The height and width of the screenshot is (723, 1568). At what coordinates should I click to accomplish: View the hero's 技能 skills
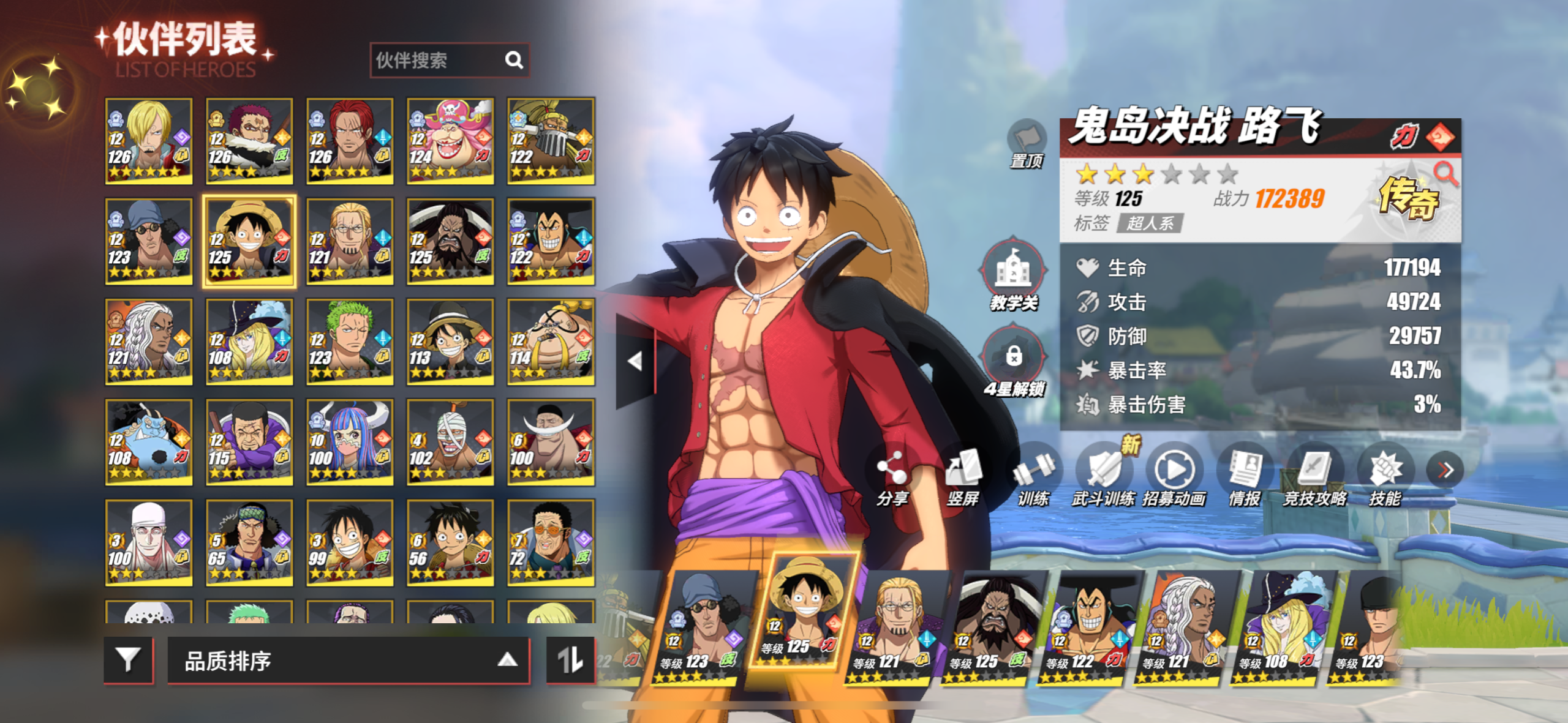coord(1385,474)
